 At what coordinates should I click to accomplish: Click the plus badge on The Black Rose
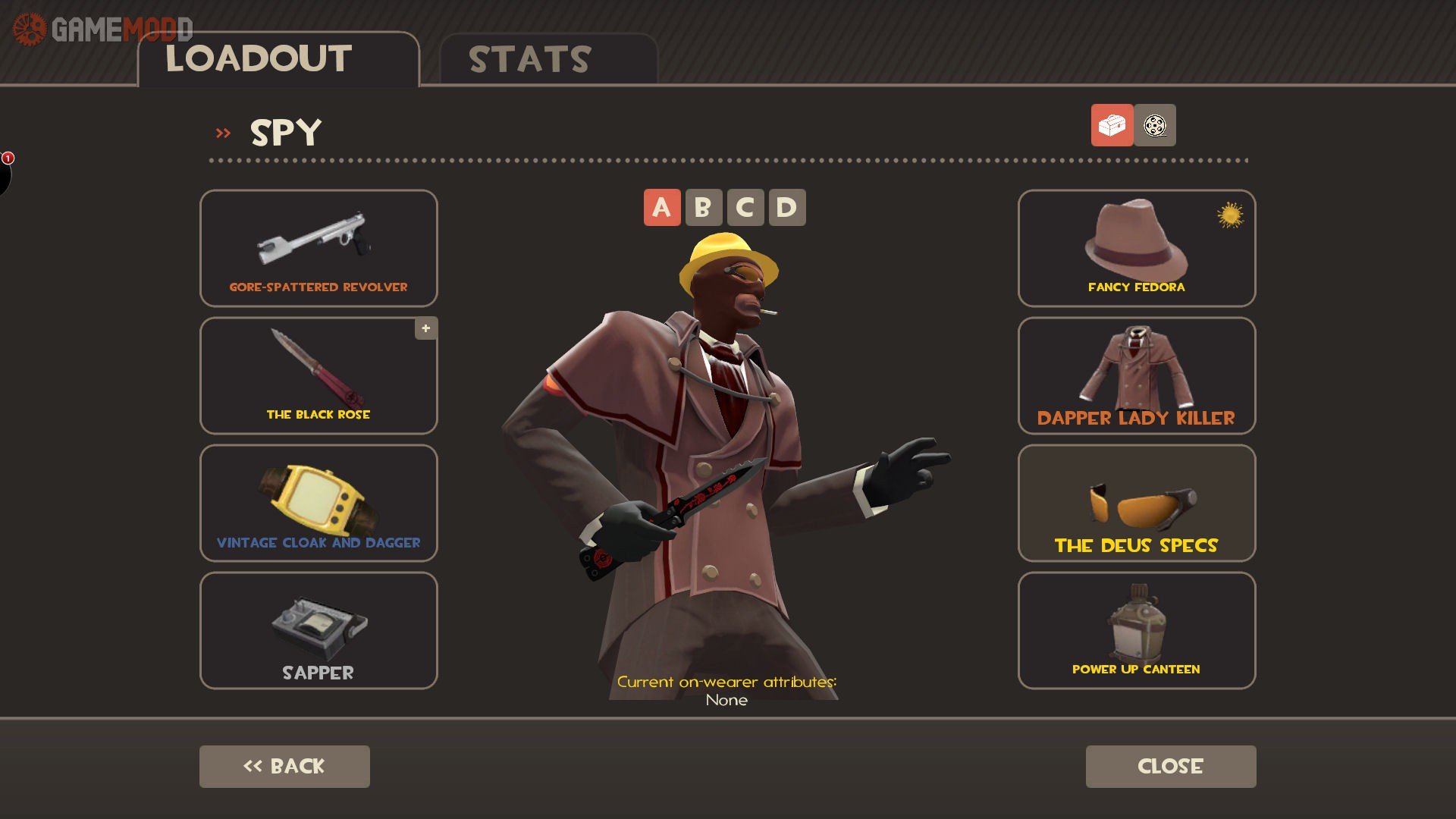point(426,328)
